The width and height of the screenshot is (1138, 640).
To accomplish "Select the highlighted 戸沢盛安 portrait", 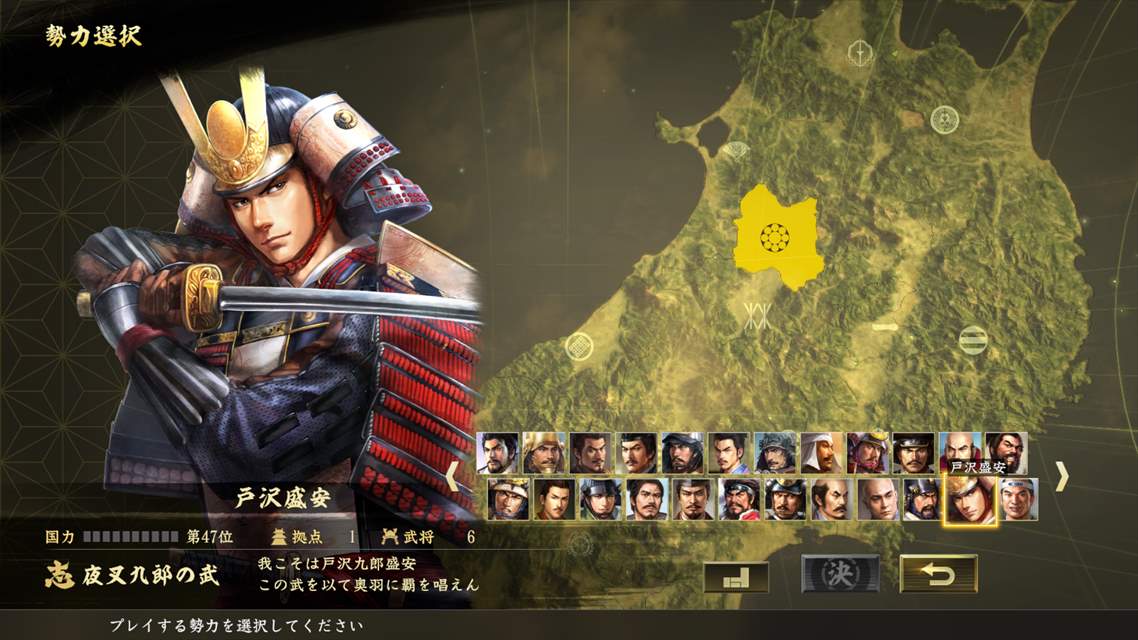I will click(970, 500).
